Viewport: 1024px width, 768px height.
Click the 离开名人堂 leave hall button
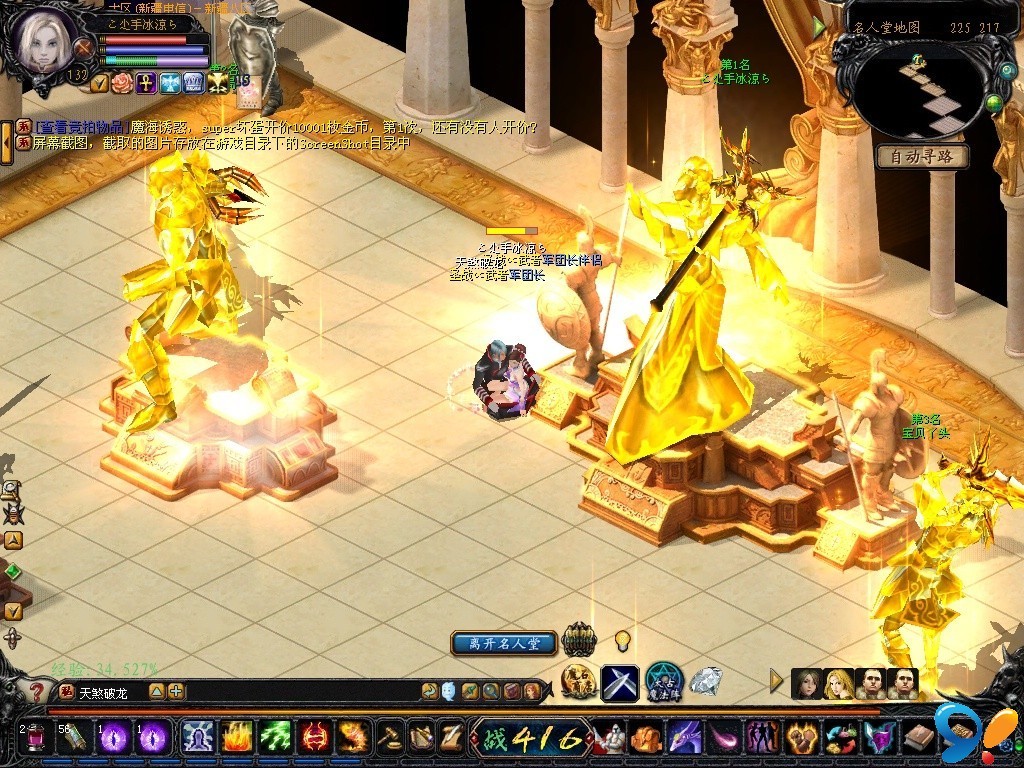(503, 643)
